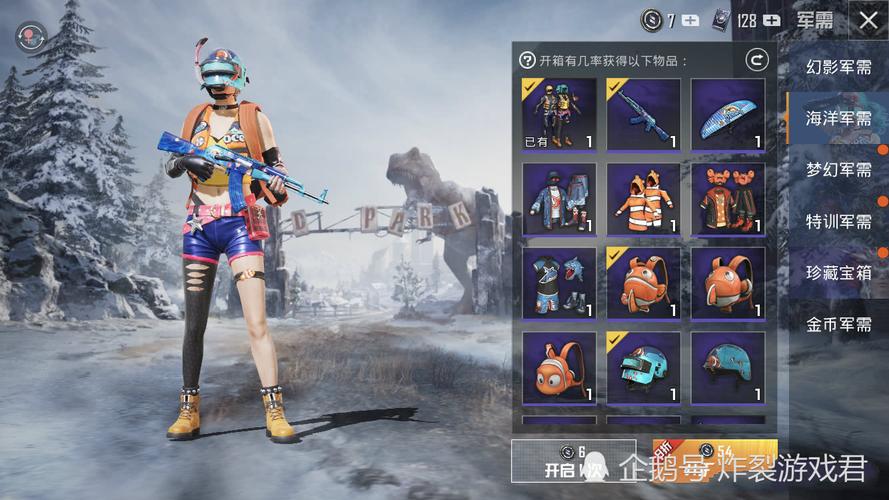Open the question mark drop-rate help
This screenshot has width=889, height=500.
pos(527,61)
